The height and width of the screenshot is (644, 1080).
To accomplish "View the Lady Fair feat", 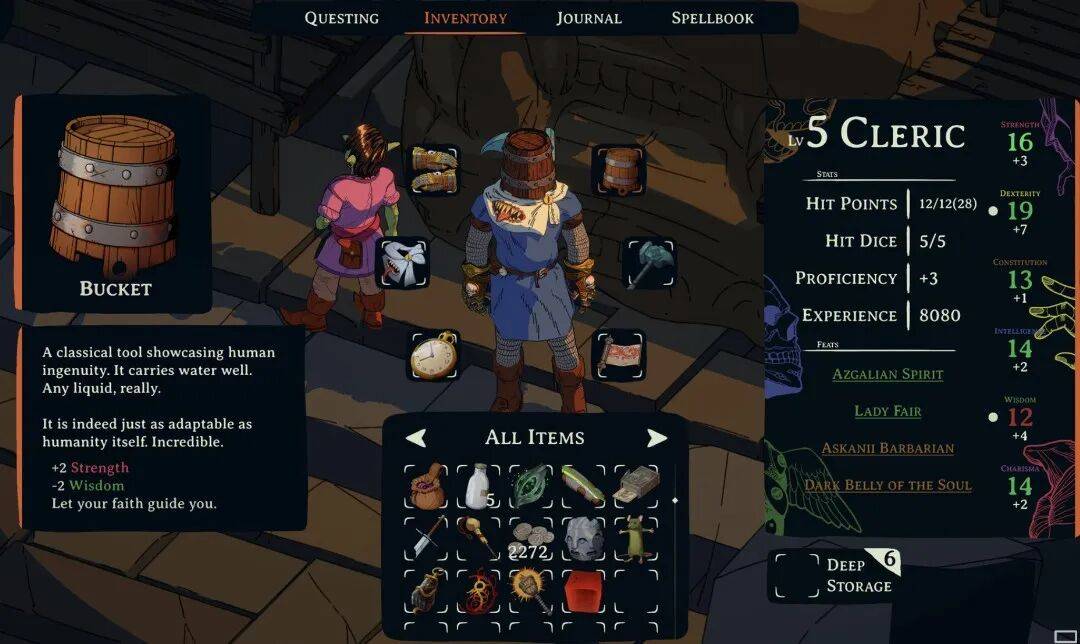I will click(887, 411).
